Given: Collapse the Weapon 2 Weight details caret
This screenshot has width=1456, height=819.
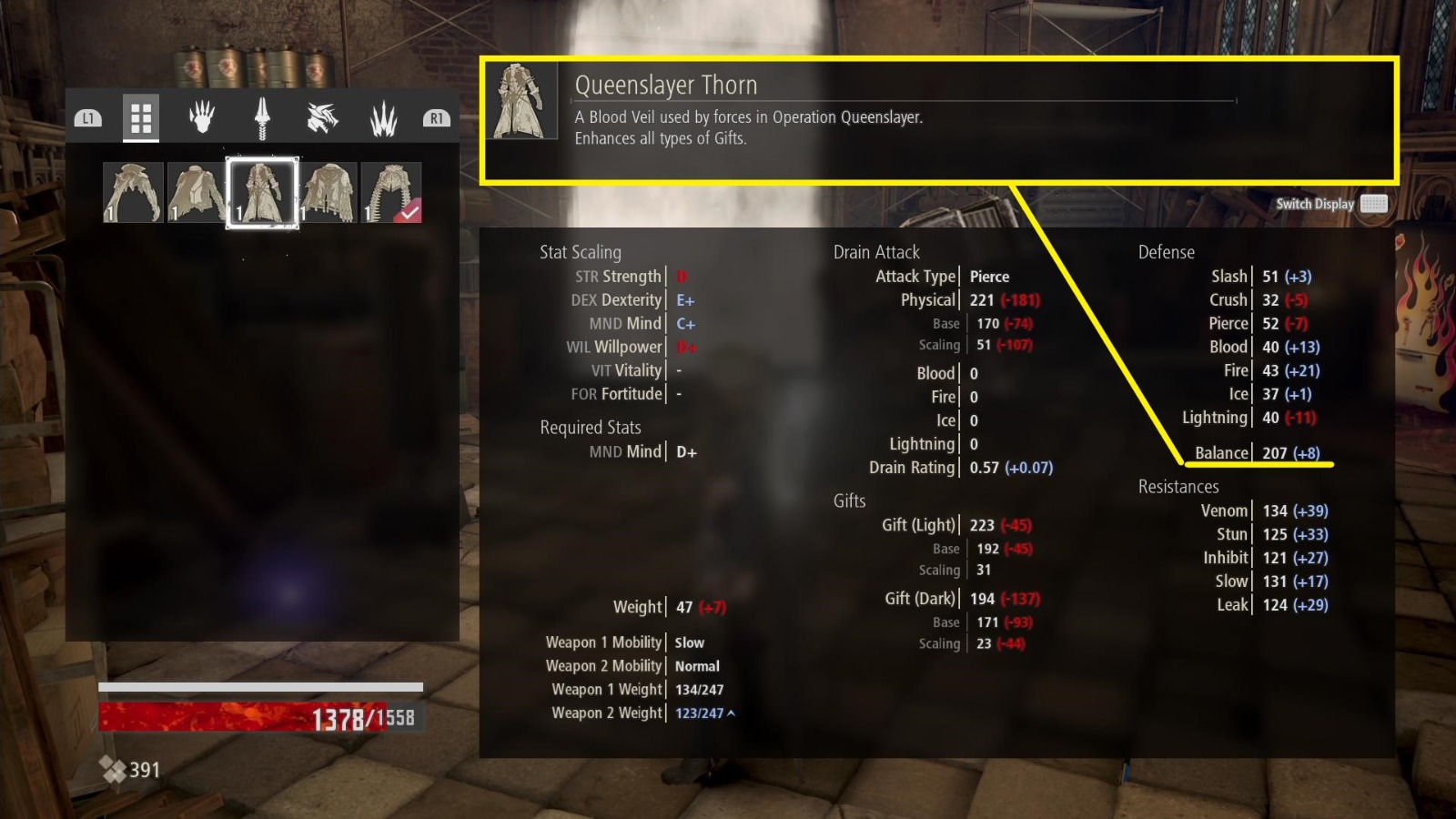Looking at the screenshot, I should coord(731,713).
